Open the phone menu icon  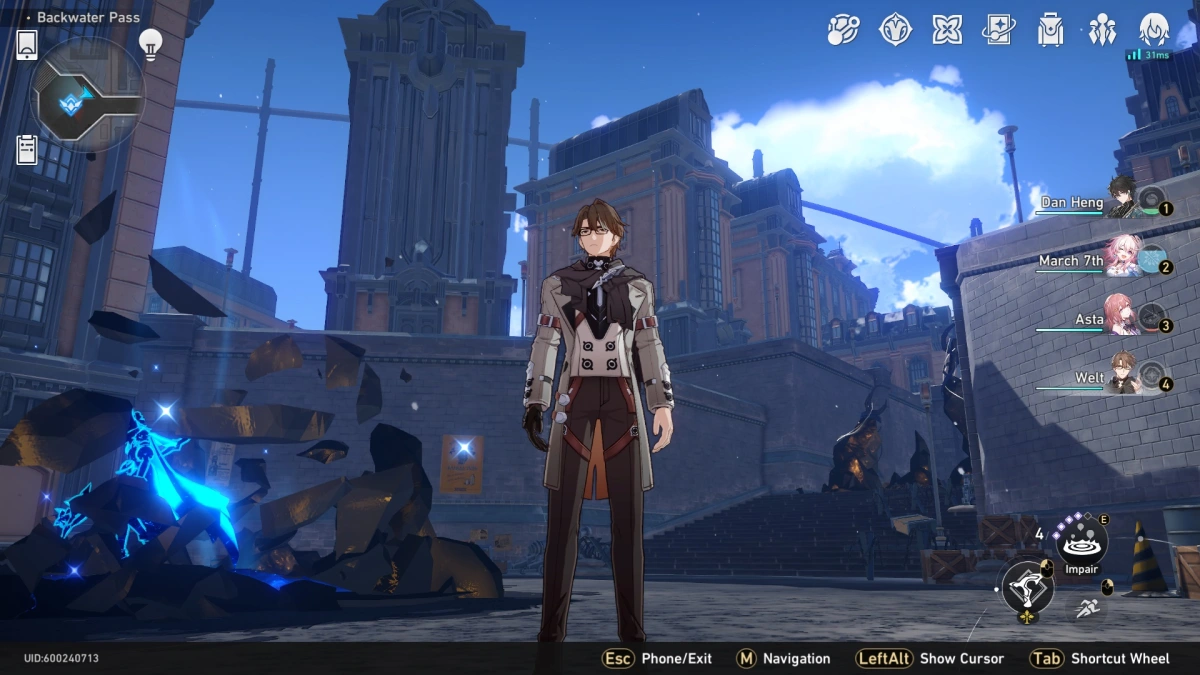[x=27, y=44]
